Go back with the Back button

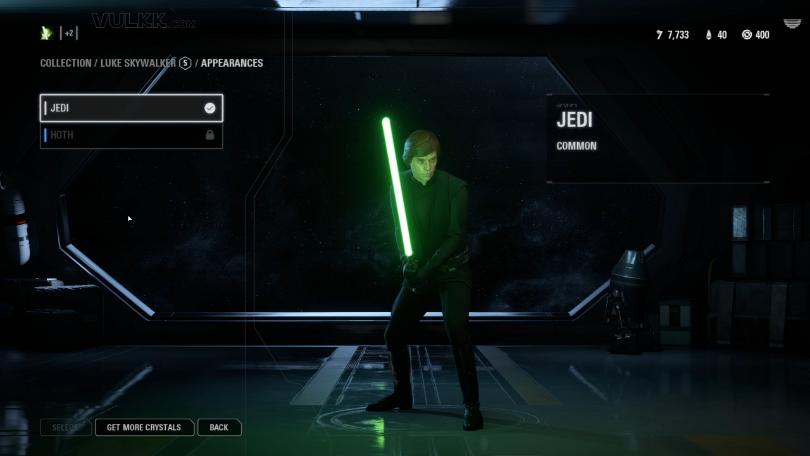219,427
